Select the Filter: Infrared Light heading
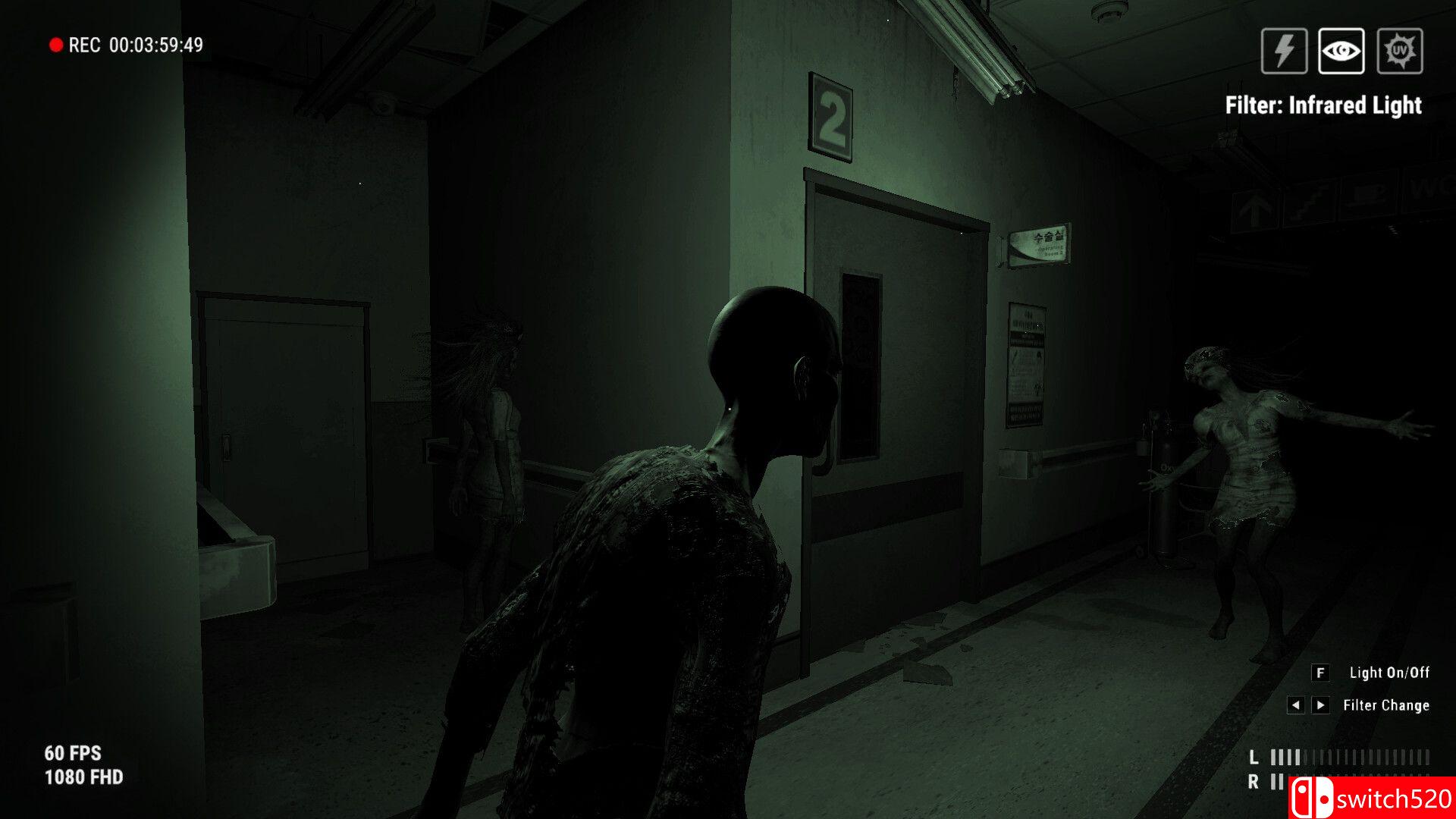This screenshot has width=1456, height=819. pos(1324,106)
